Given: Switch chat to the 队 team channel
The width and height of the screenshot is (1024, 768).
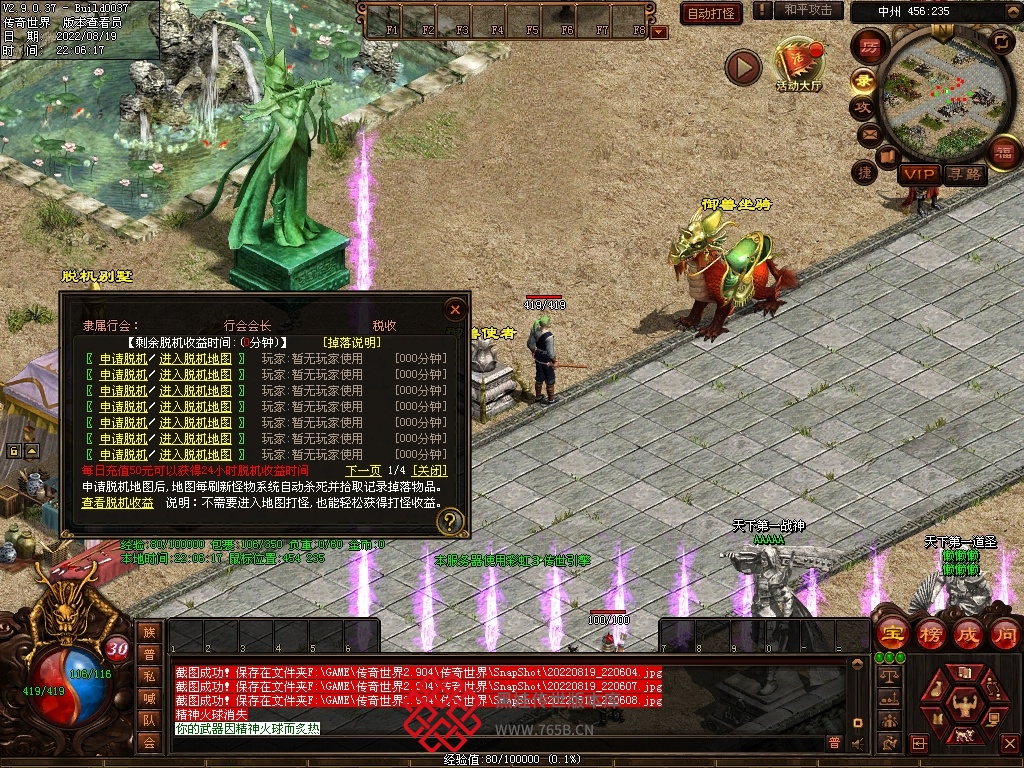Looking at the screenshot, I should tap(149, 718).
